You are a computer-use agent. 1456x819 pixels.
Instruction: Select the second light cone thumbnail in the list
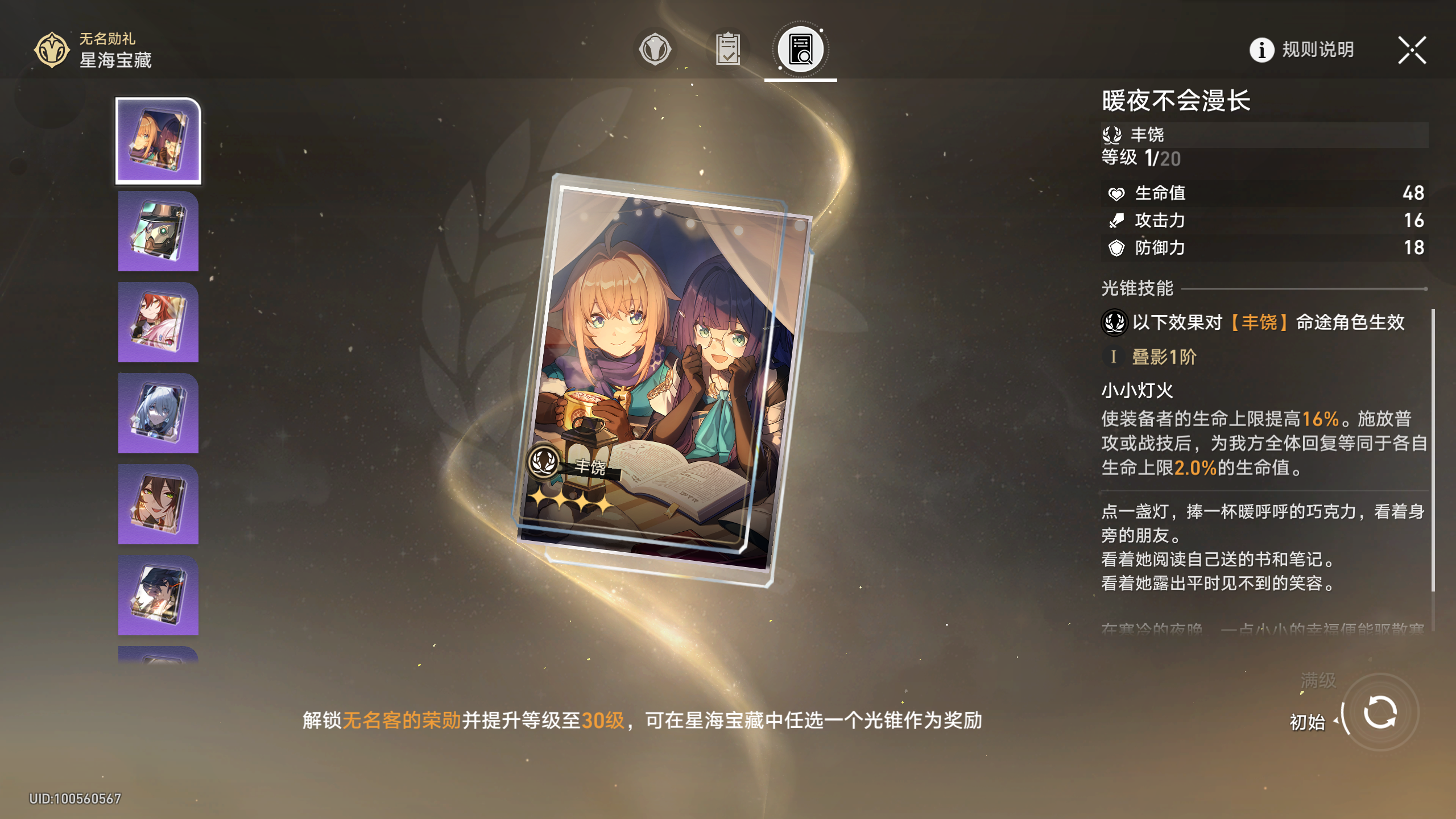click(158, 232)
